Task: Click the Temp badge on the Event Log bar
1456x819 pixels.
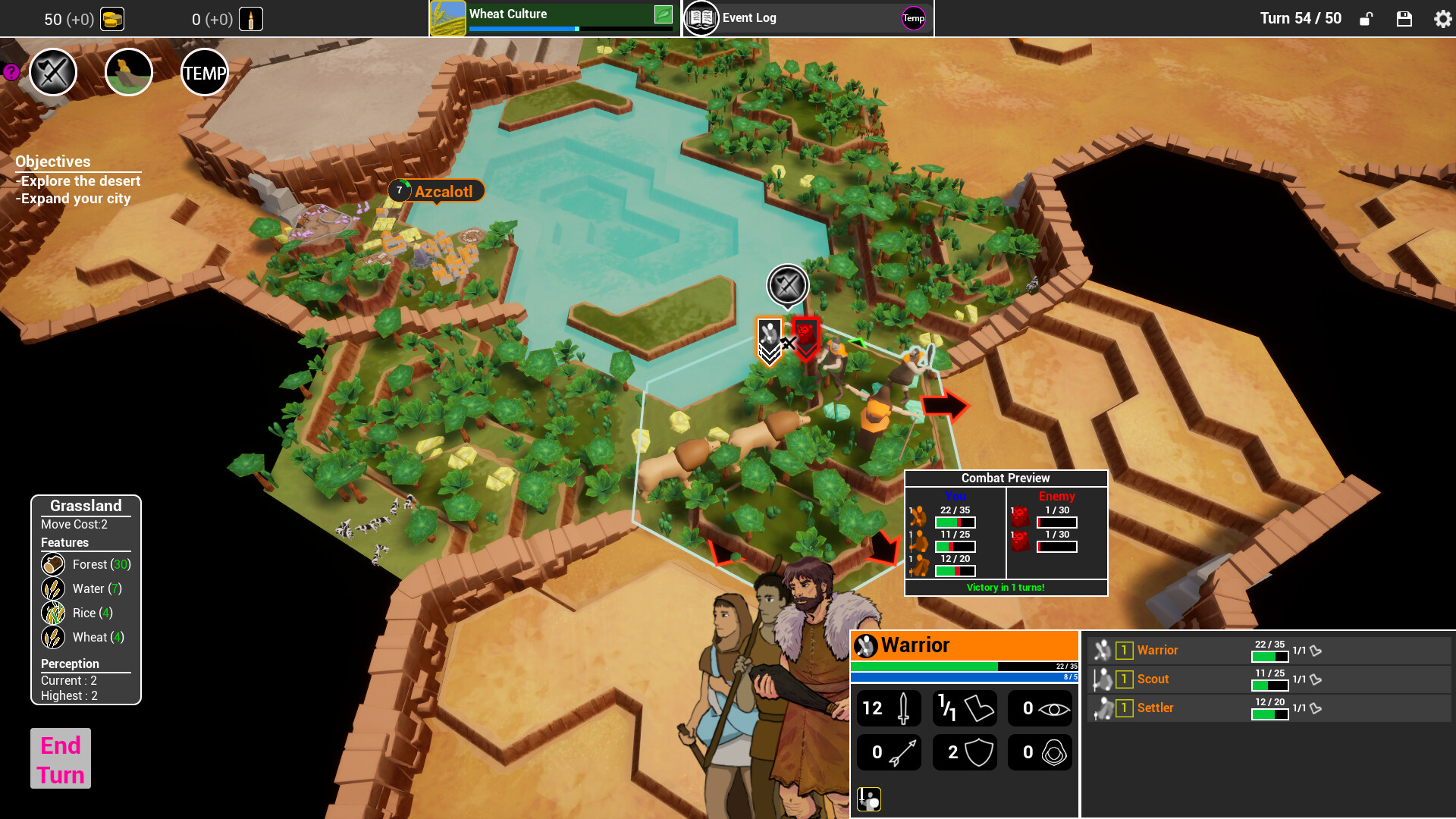Action: pos(912,19)
